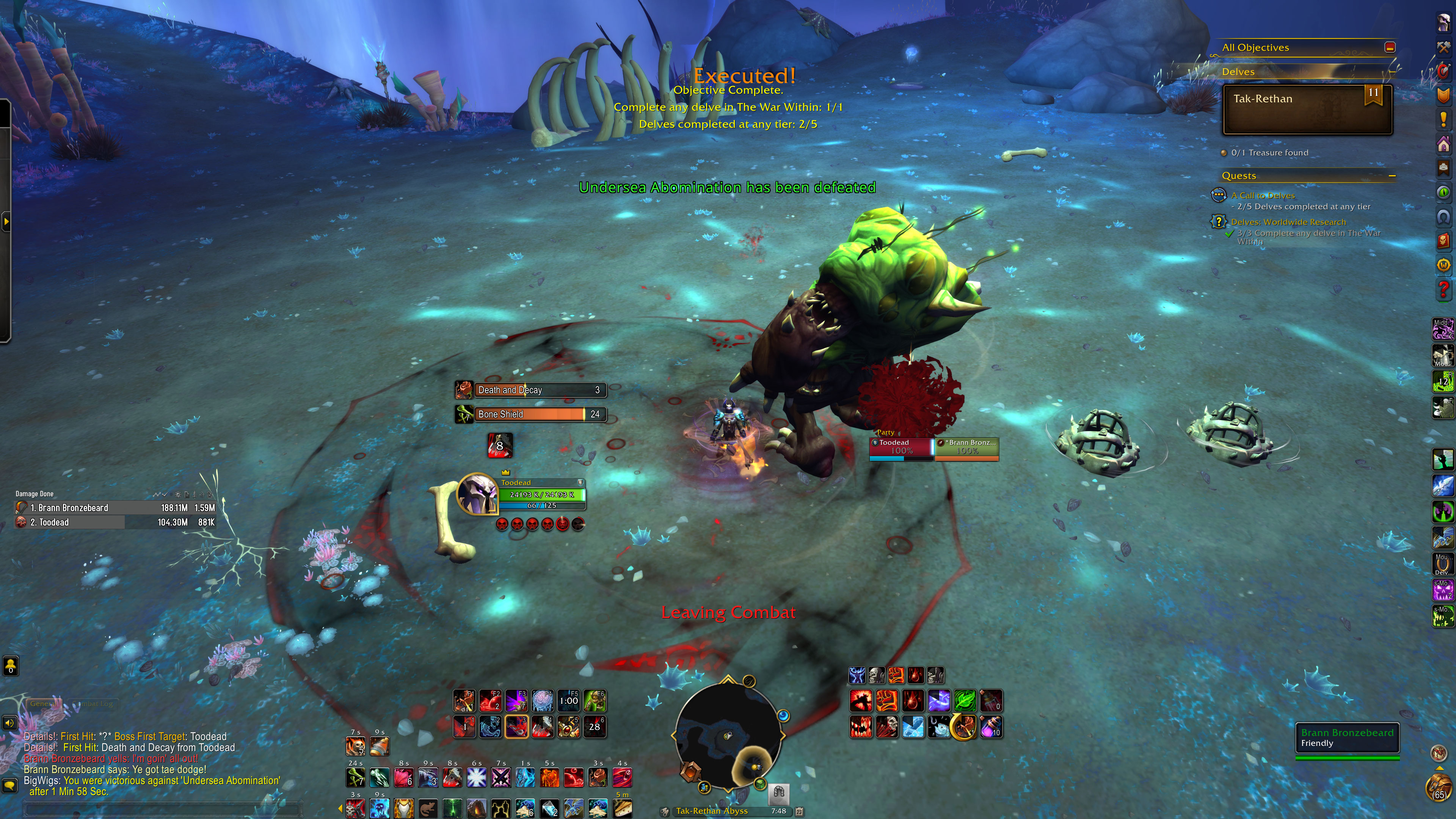1456x819 pixels.
Task: Open the damage meter gear settings
Action: [x=177, y=494]
